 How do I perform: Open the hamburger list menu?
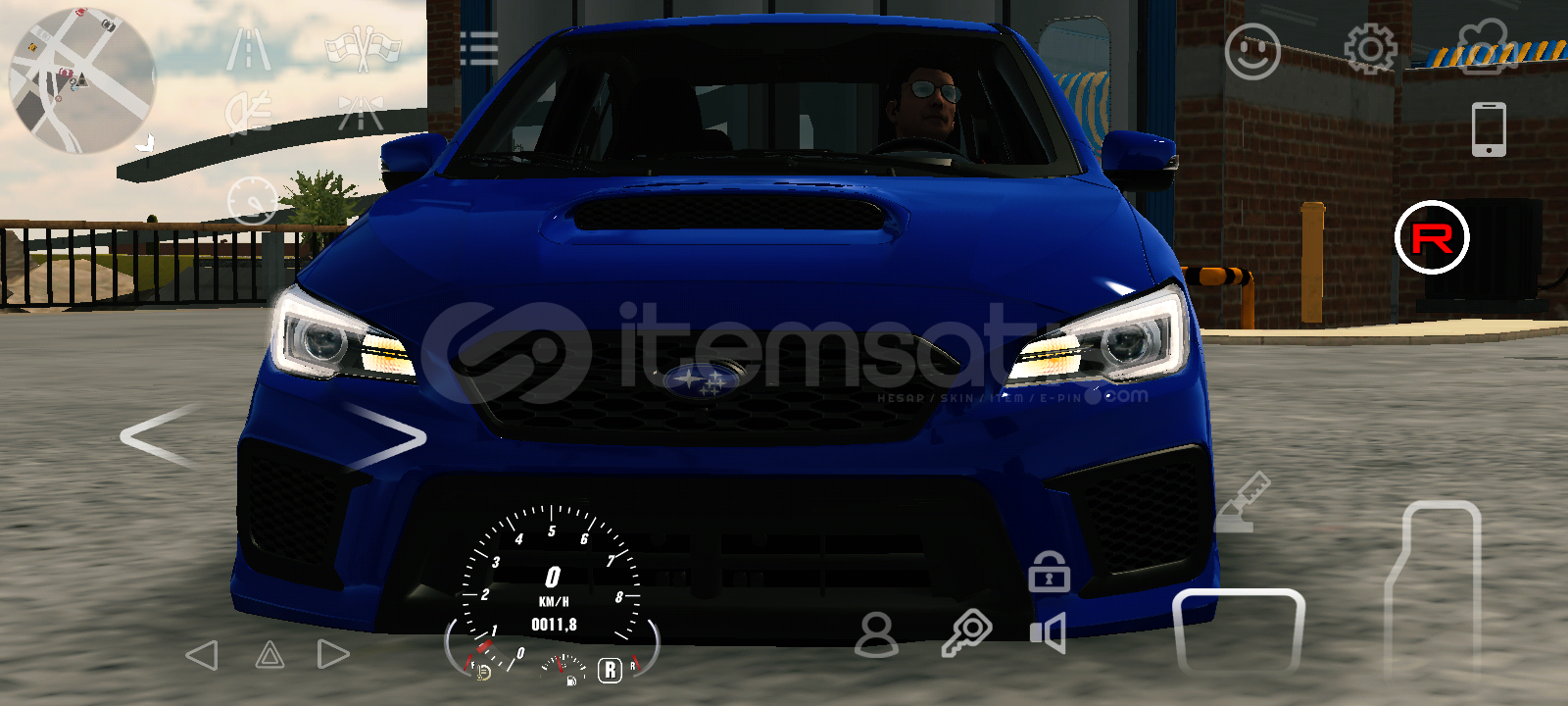click(479, 48)
